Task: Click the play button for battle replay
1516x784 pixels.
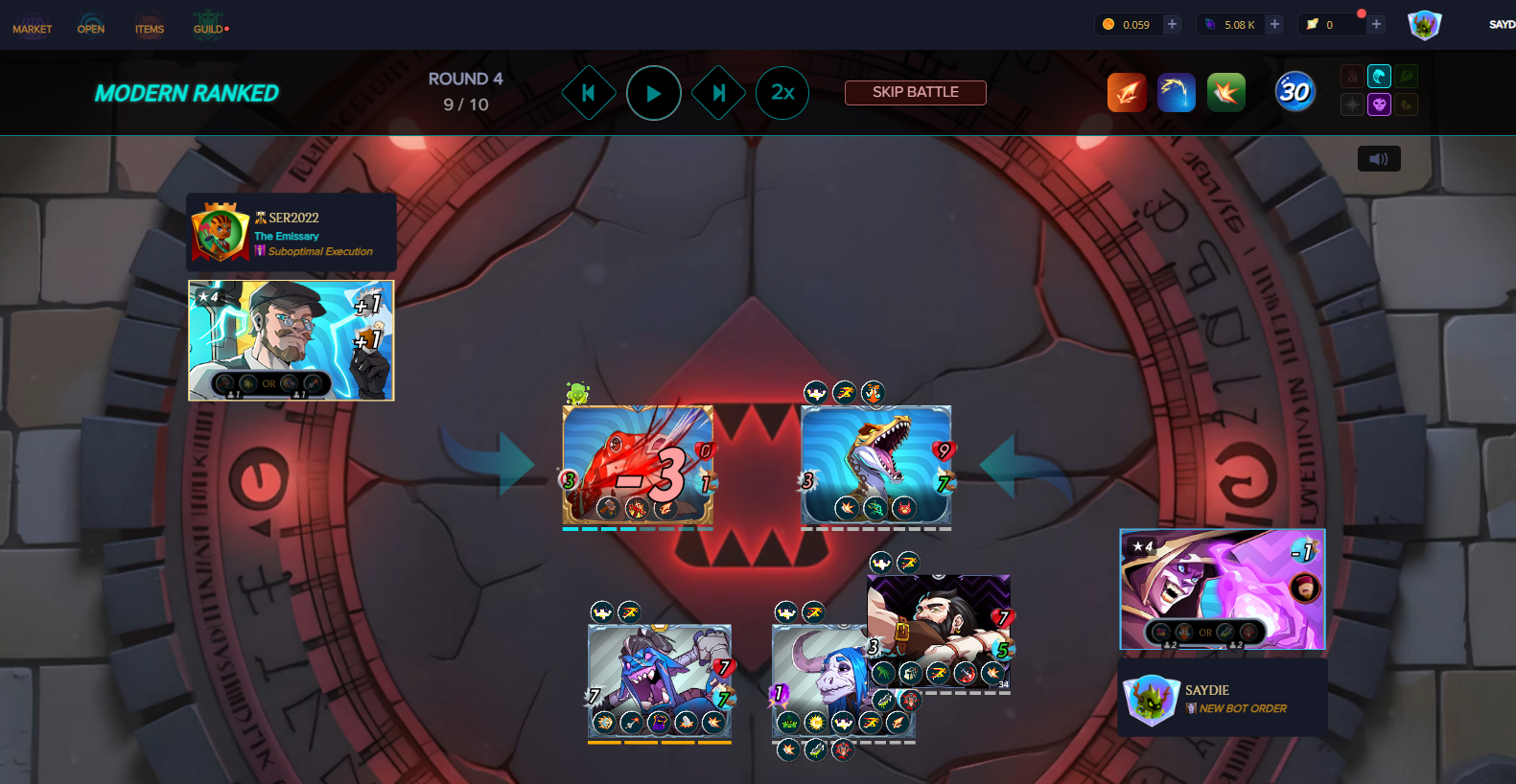Action: pyautogui.click(x=654, y=93)
